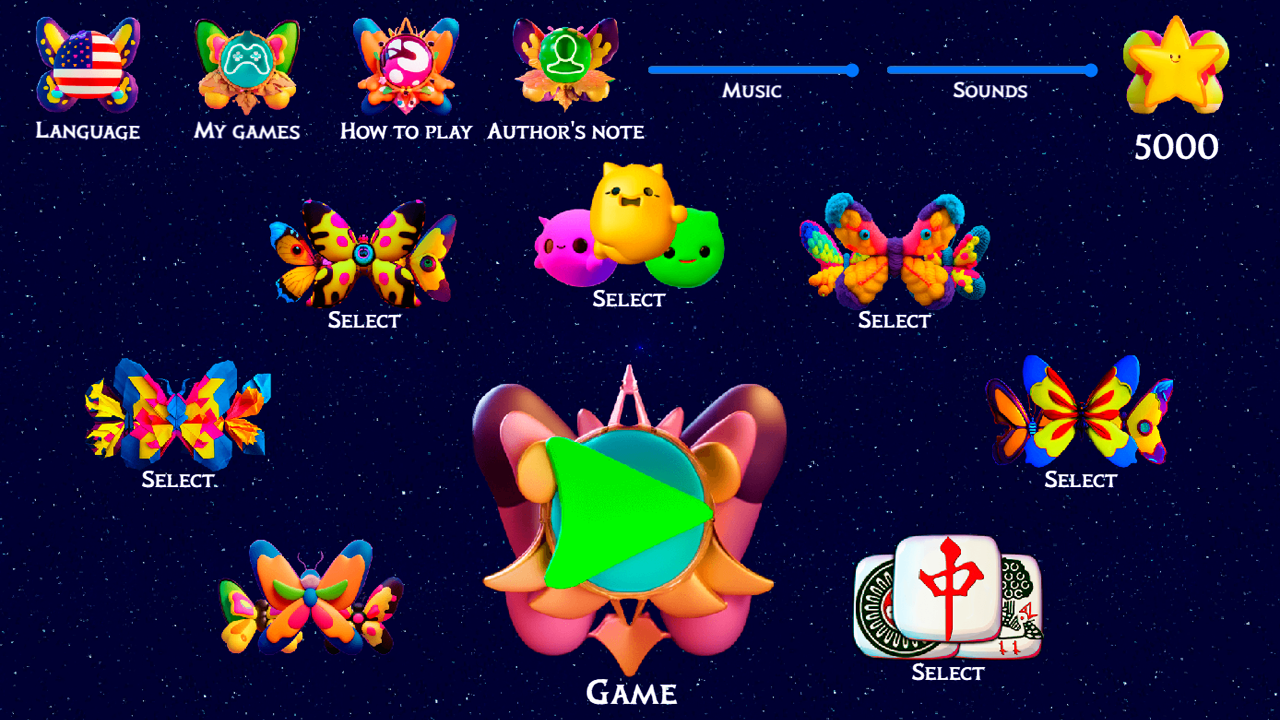Select the yellow-striped butterfly game
1280x720 pixels.
[x=363, y=255]
